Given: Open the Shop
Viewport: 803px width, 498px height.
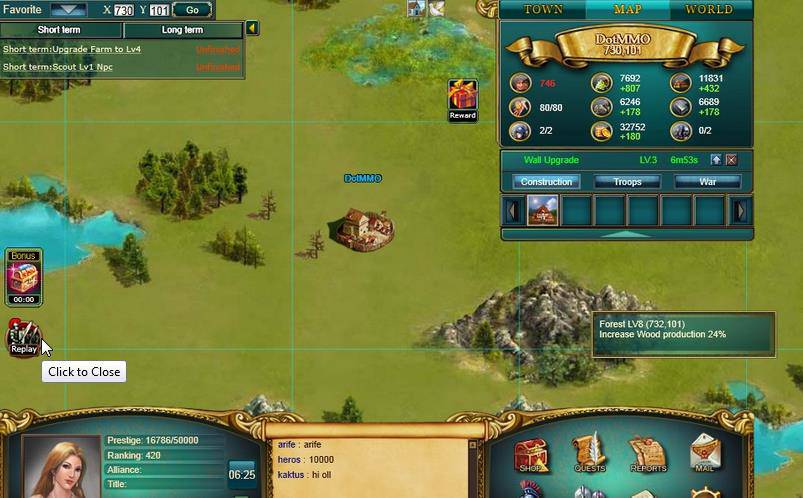Looking at the screenshot, I should click(531, 455).
